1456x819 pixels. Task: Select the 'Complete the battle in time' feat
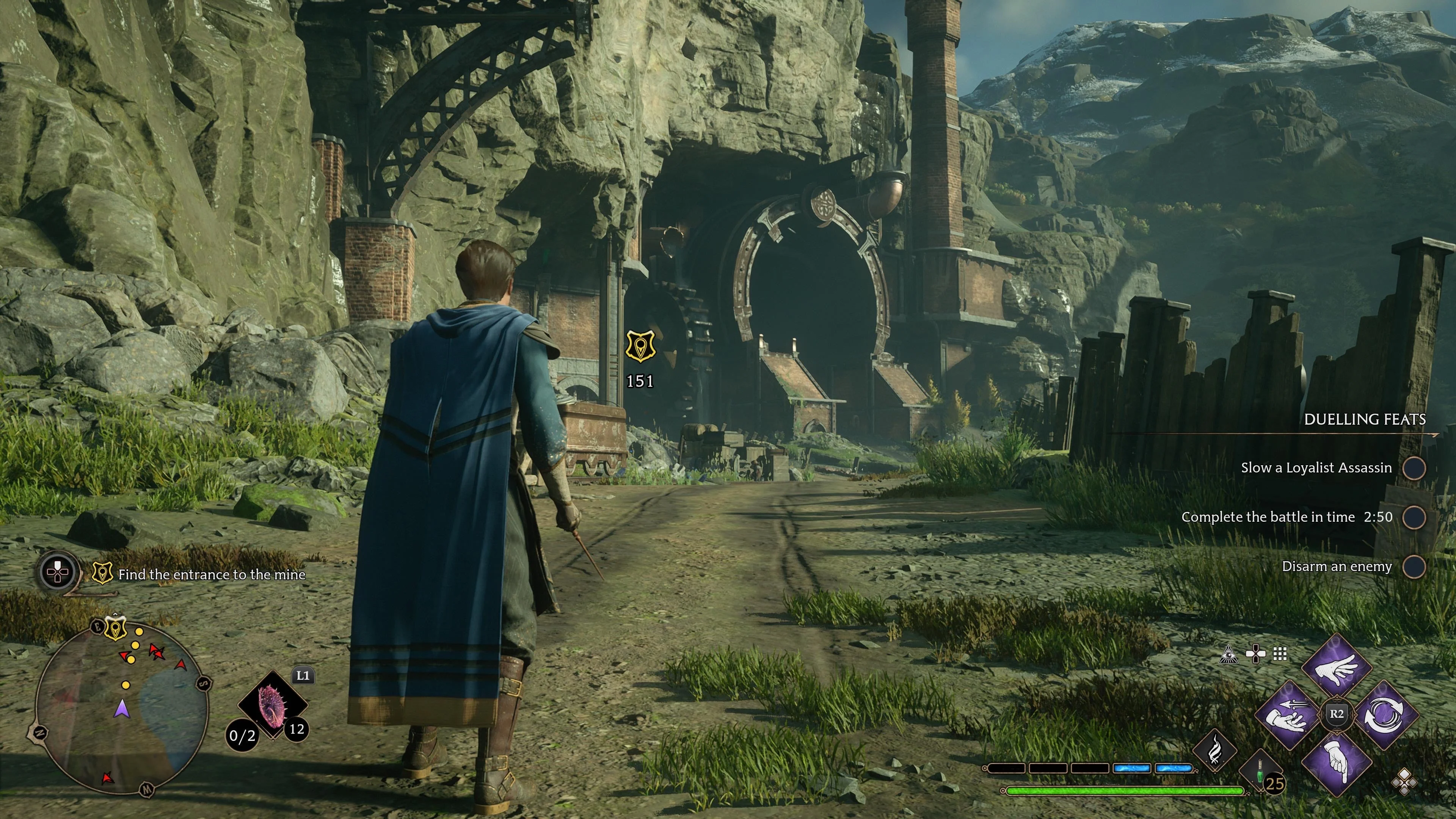click(x=1286, y=517)
